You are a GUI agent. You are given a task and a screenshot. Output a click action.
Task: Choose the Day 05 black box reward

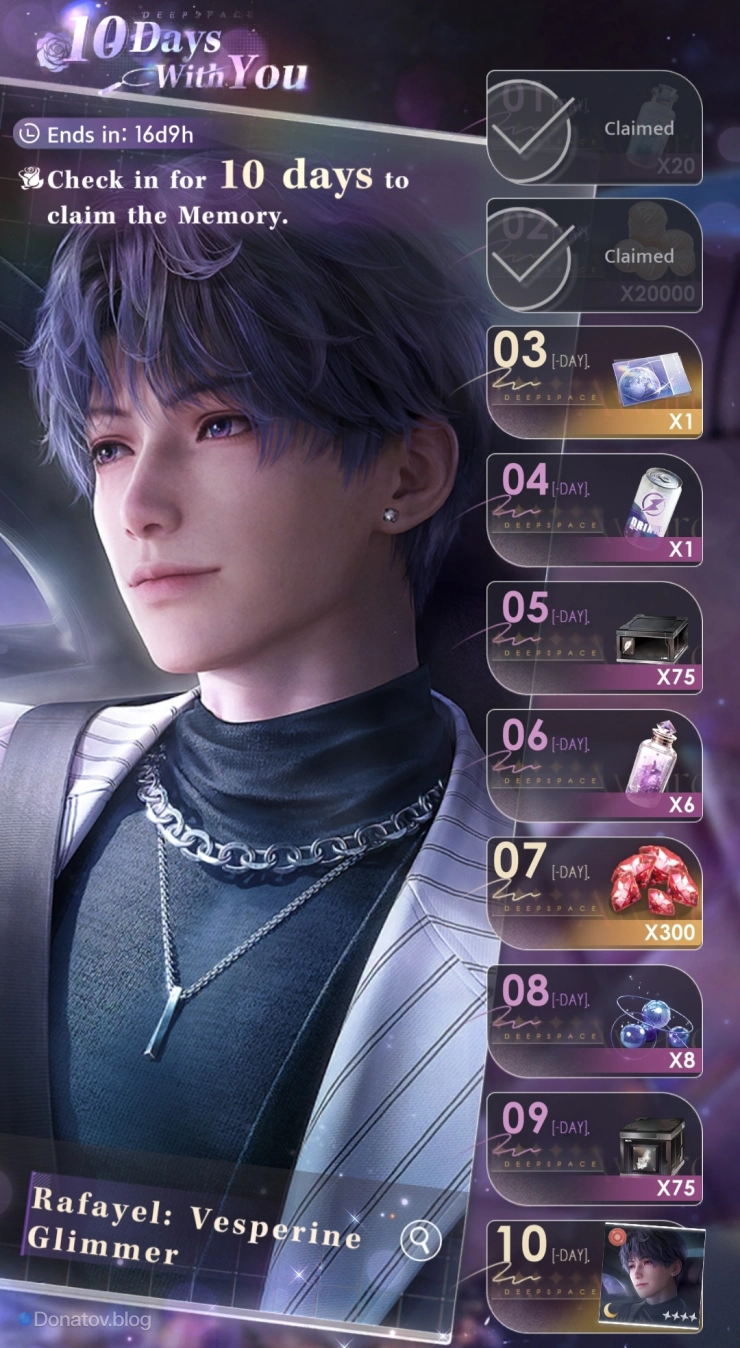[x=594, y=638]
